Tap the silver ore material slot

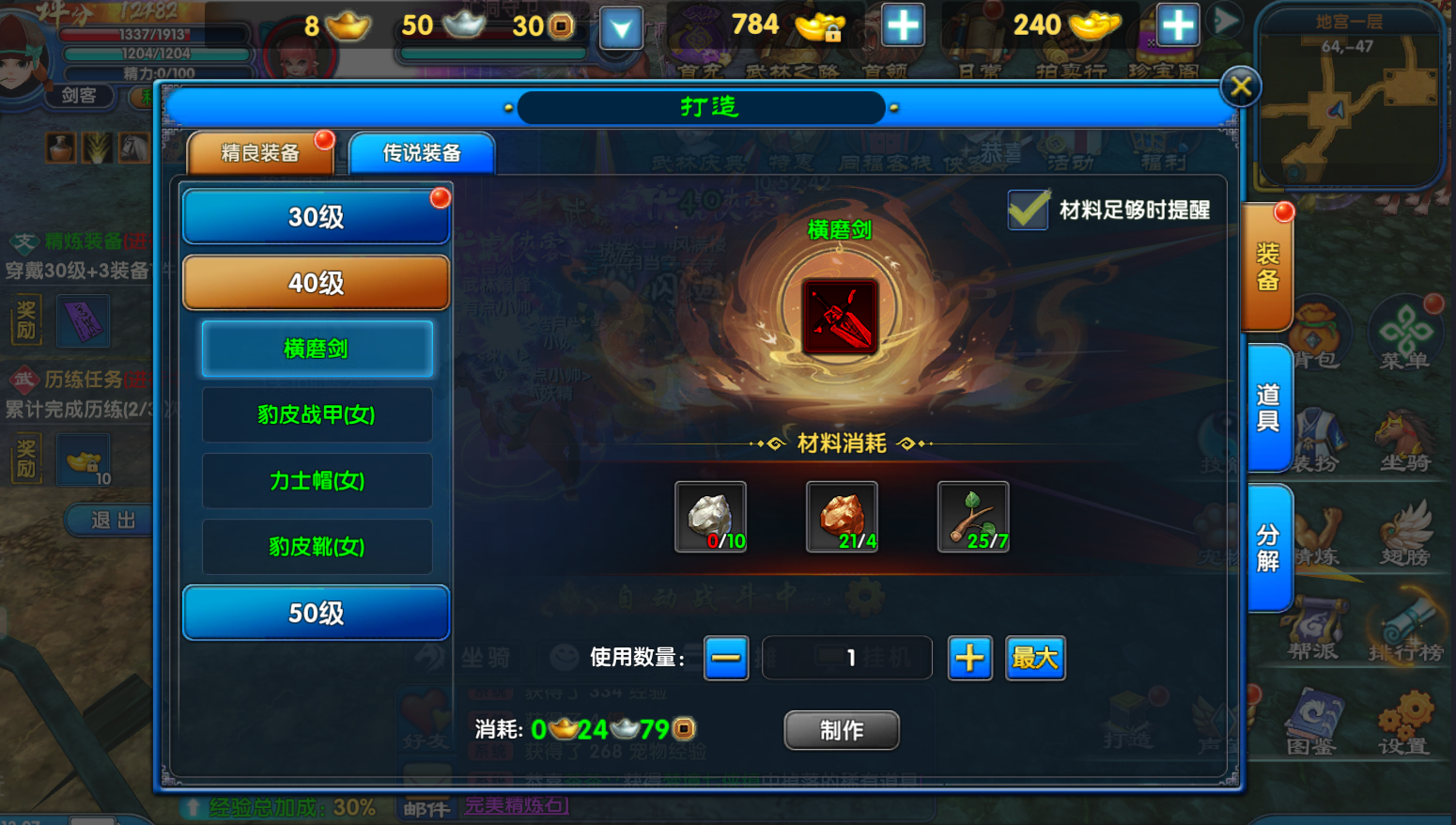[x=711, y=517]
